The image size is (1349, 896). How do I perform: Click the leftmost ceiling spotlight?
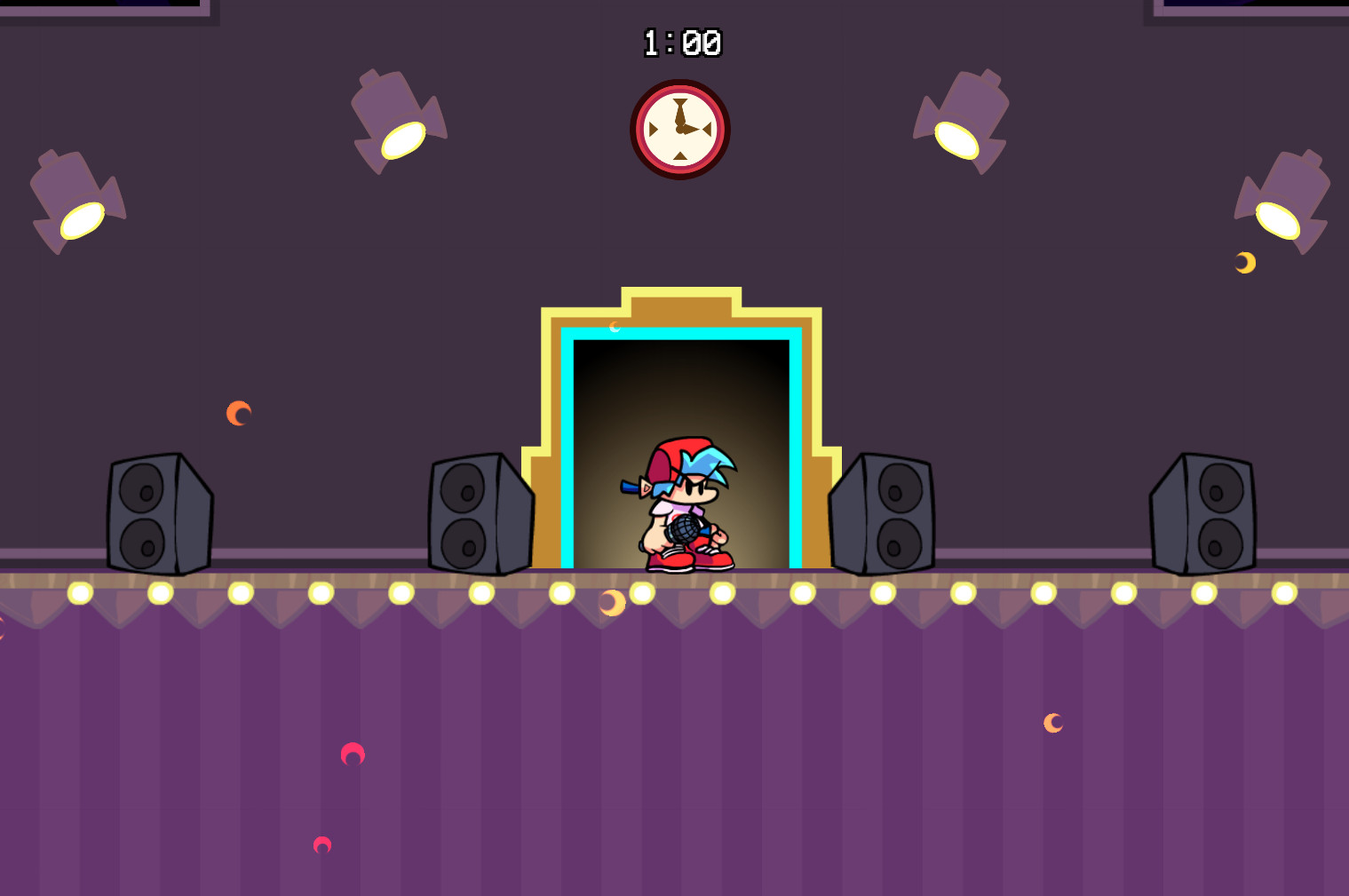75,200
